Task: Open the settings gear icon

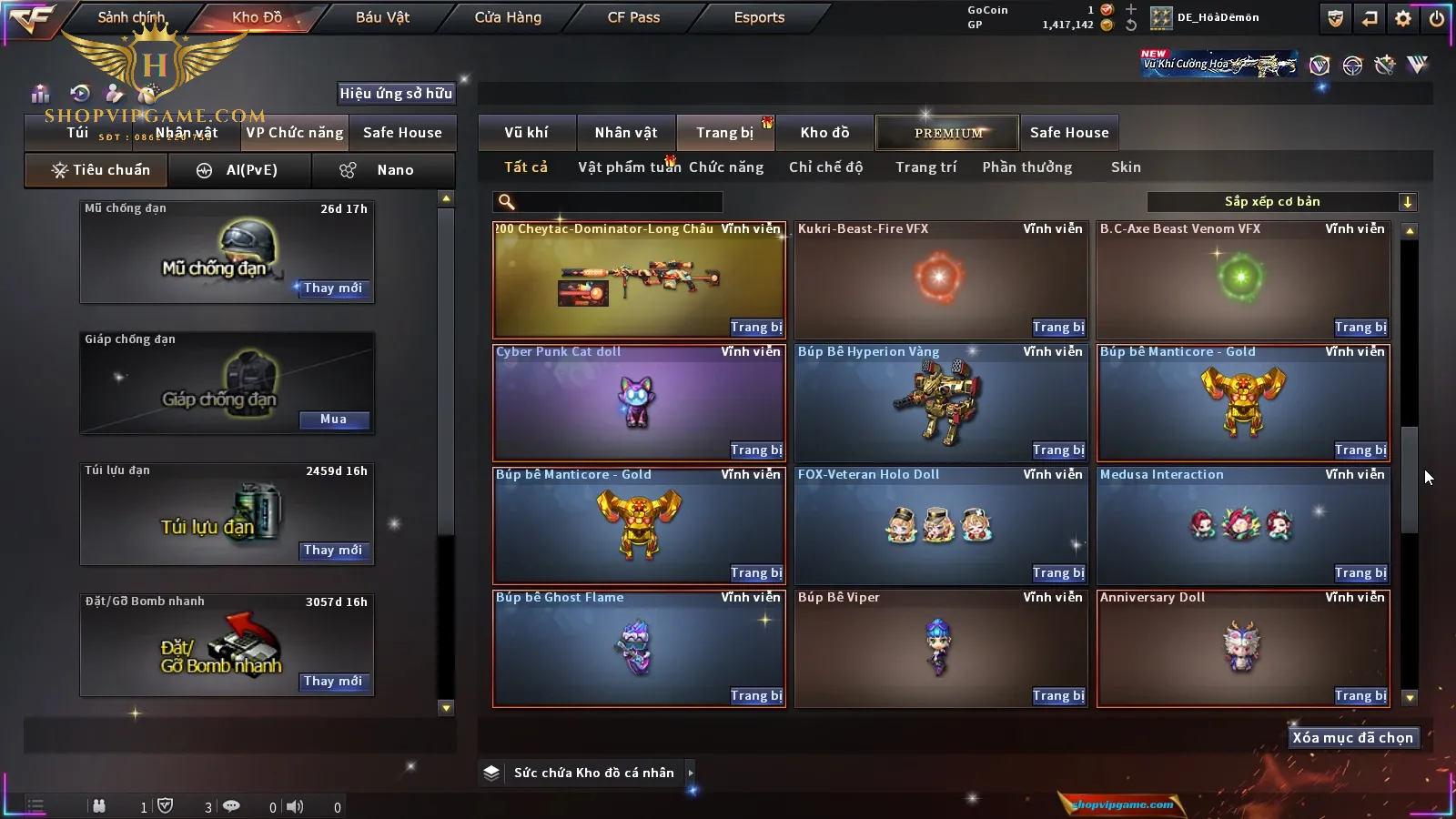Action: [1403, 18]
